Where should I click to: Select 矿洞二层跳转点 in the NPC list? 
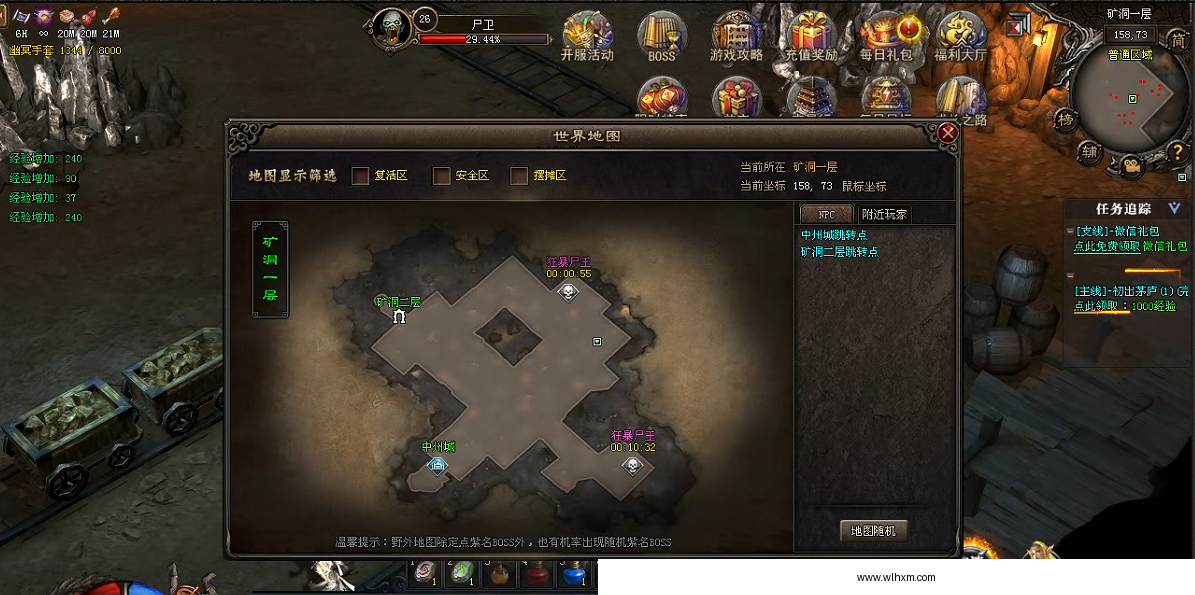click(x=839, y=252)
